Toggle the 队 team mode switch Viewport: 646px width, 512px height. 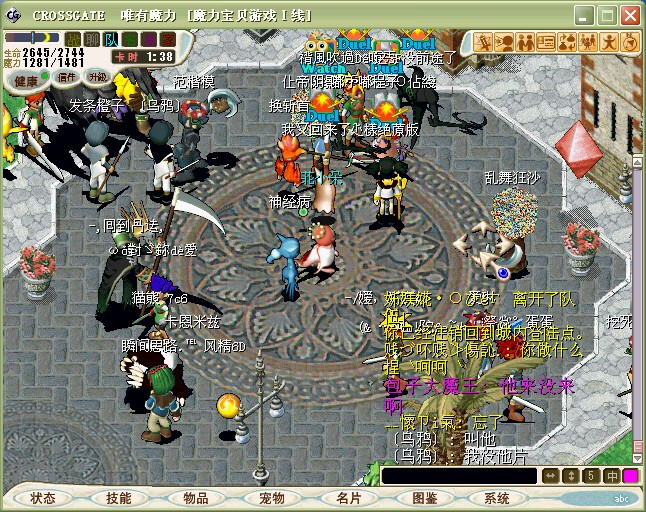(x=110, y=39)
